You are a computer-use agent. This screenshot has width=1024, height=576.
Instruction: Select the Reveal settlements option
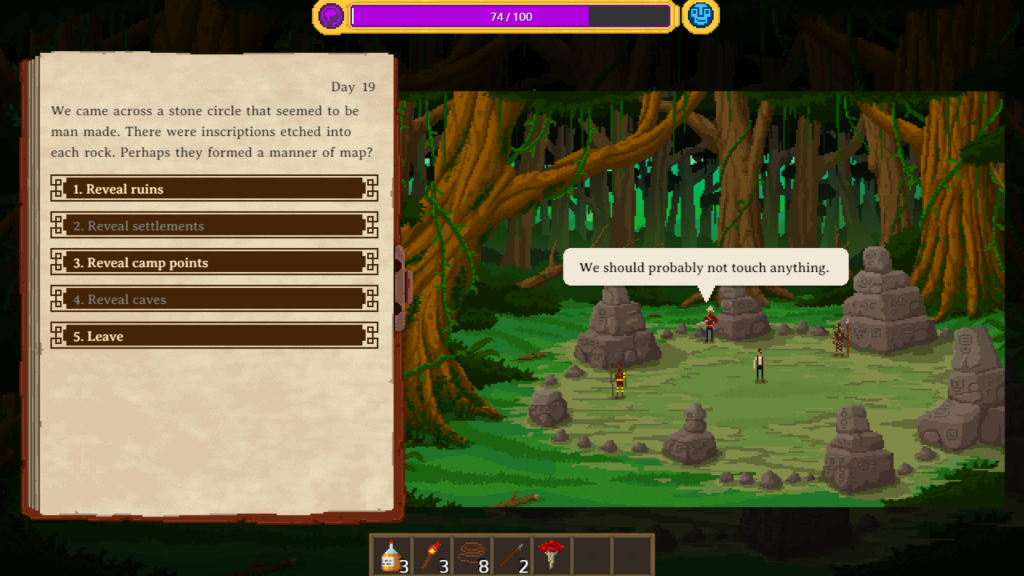[214, 226]
